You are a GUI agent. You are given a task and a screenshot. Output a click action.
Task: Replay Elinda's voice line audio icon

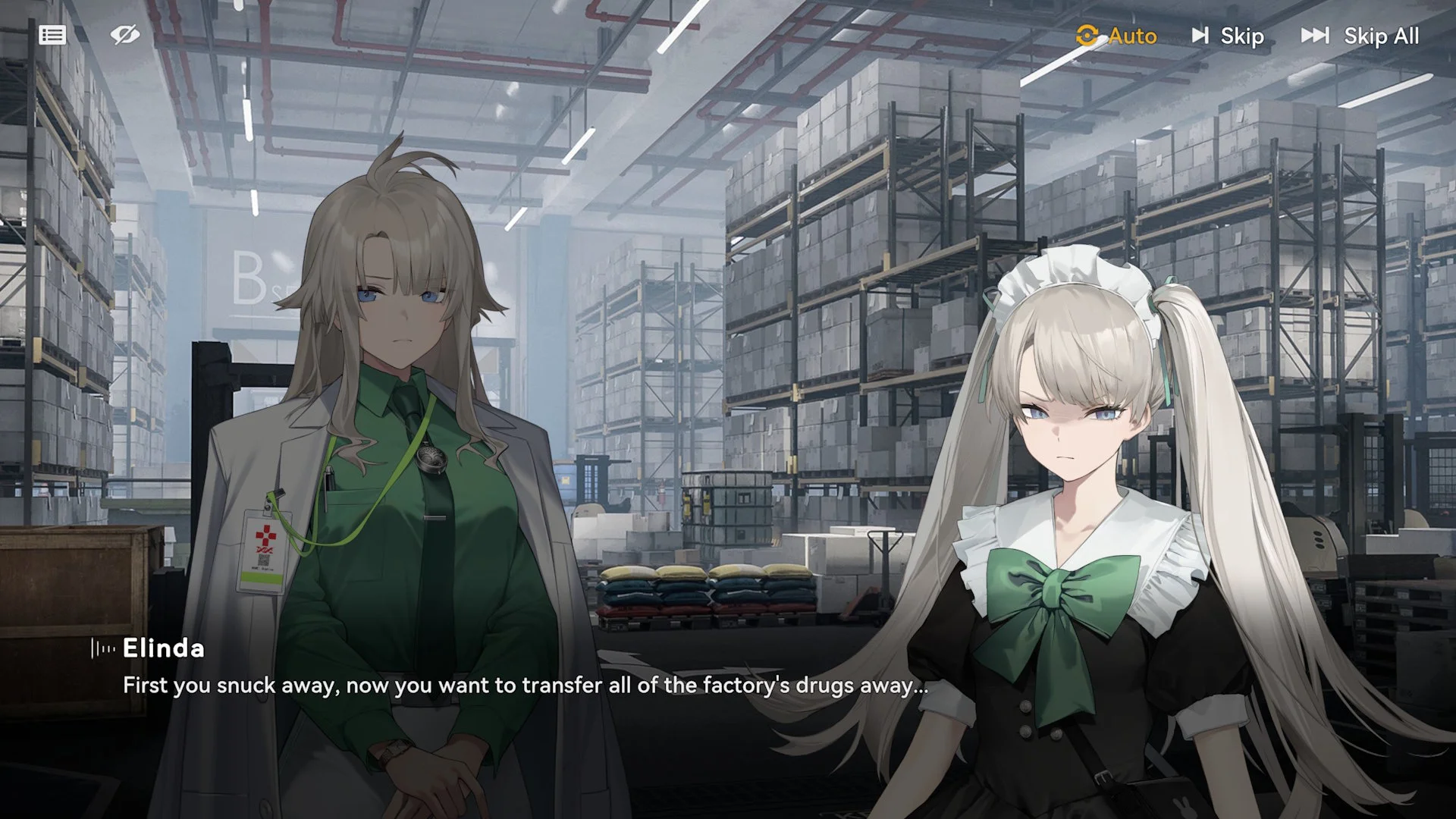click(x=103, y=648)
